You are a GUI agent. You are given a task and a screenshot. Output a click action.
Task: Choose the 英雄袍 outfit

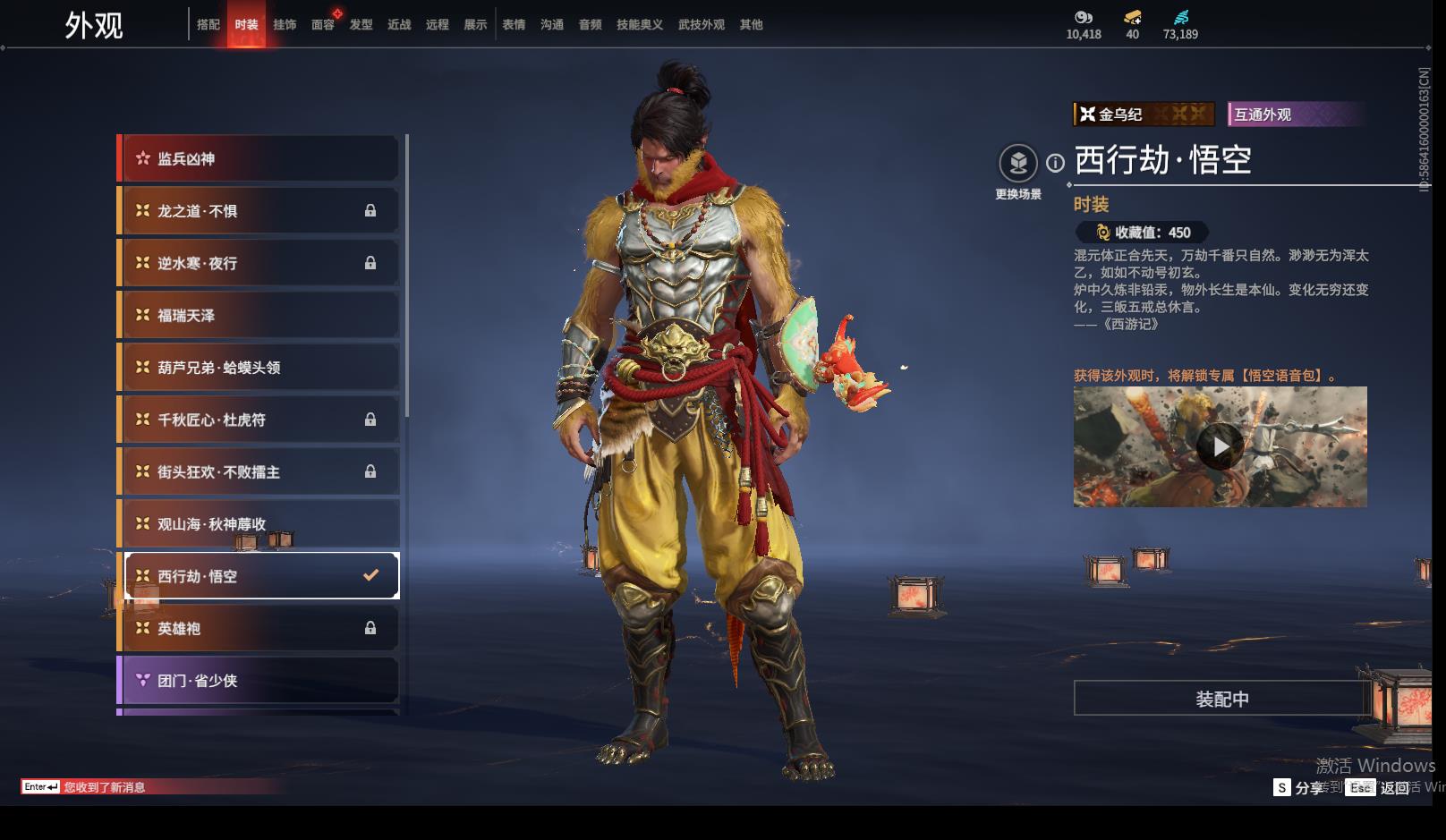[259, 629]
